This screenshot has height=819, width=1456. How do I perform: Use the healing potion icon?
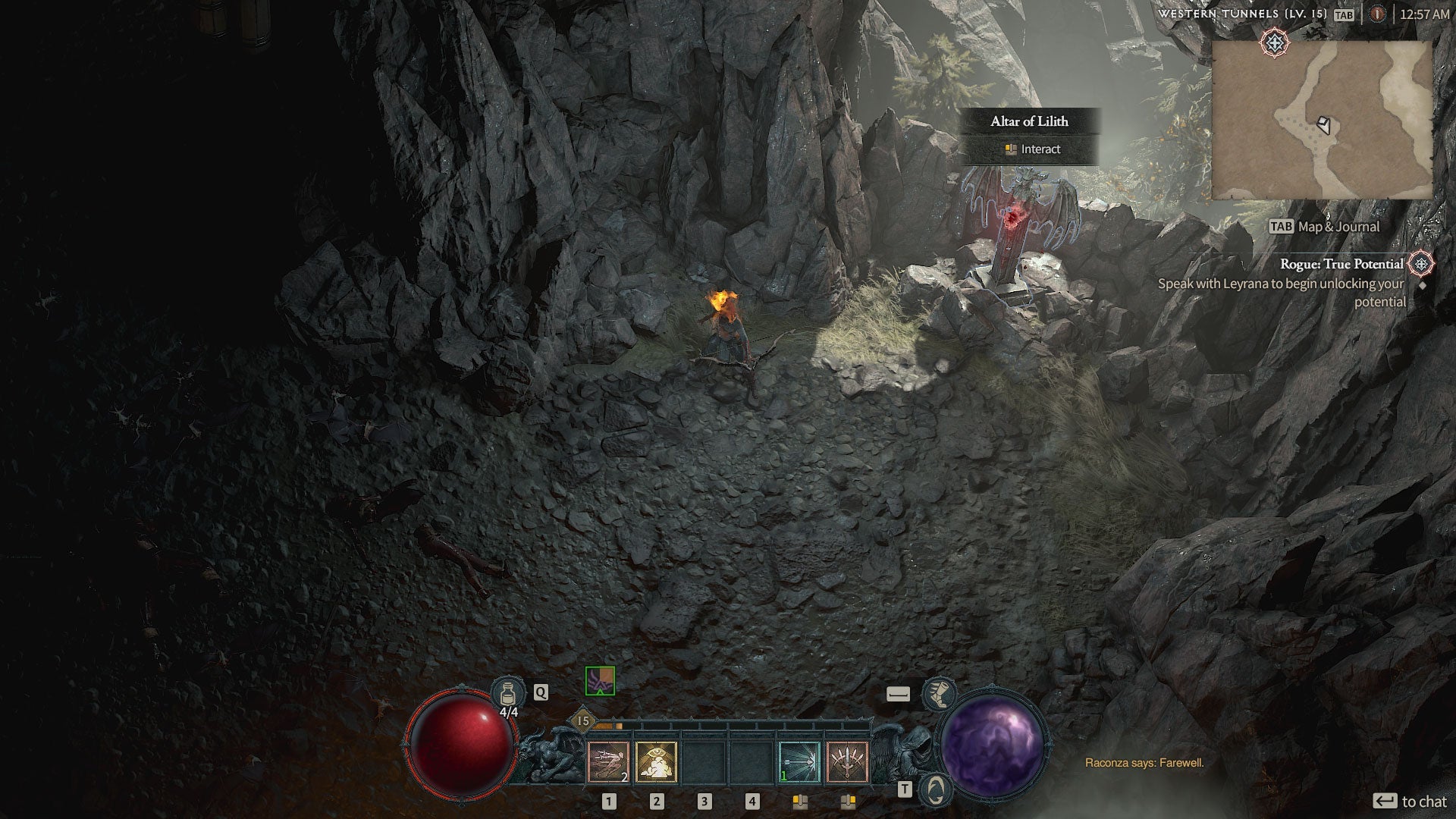[x=507, y=693]
